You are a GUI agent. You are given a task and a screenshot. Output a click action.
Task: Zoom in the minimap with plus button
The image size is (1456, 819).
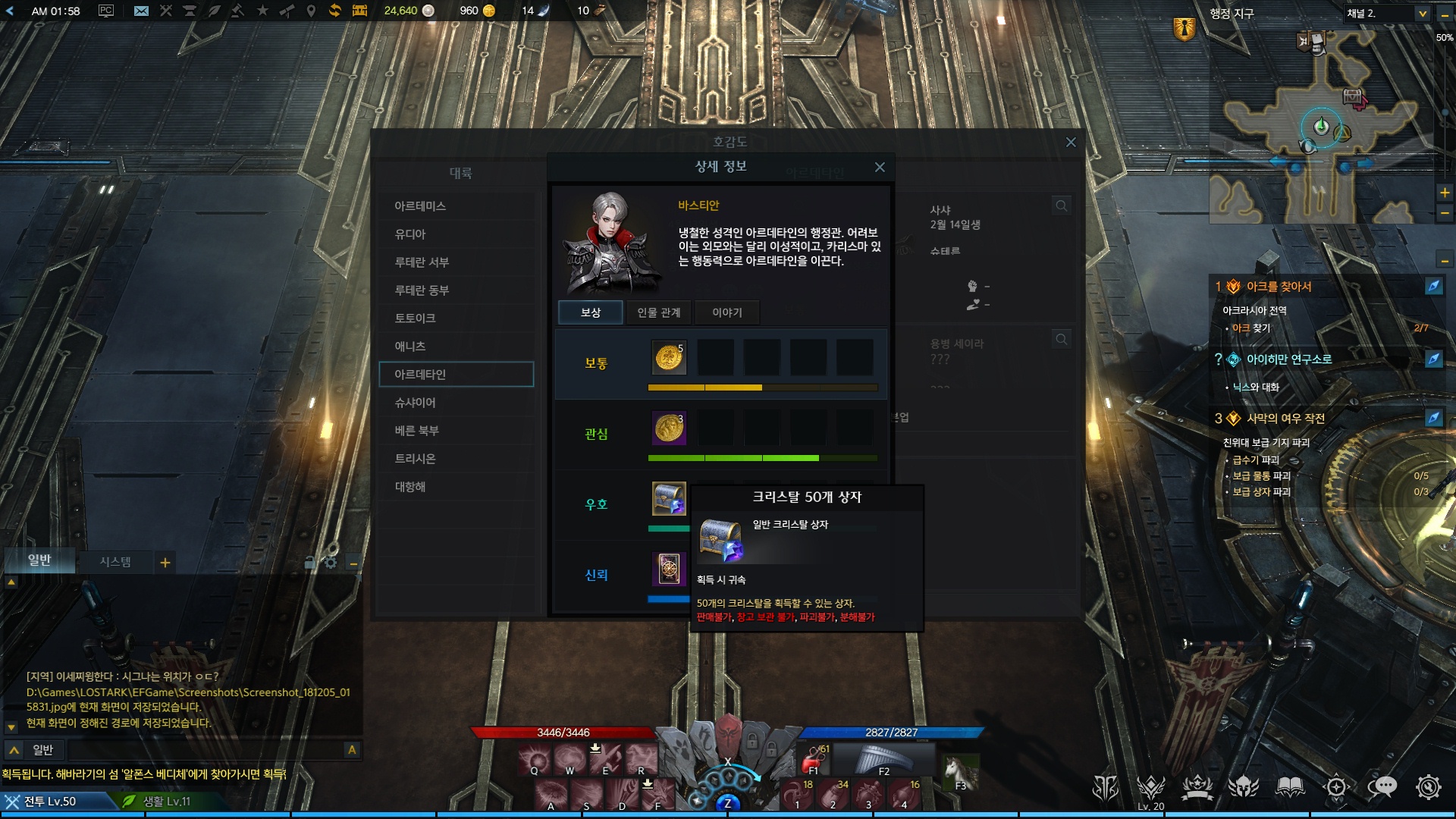(1445, 193)
